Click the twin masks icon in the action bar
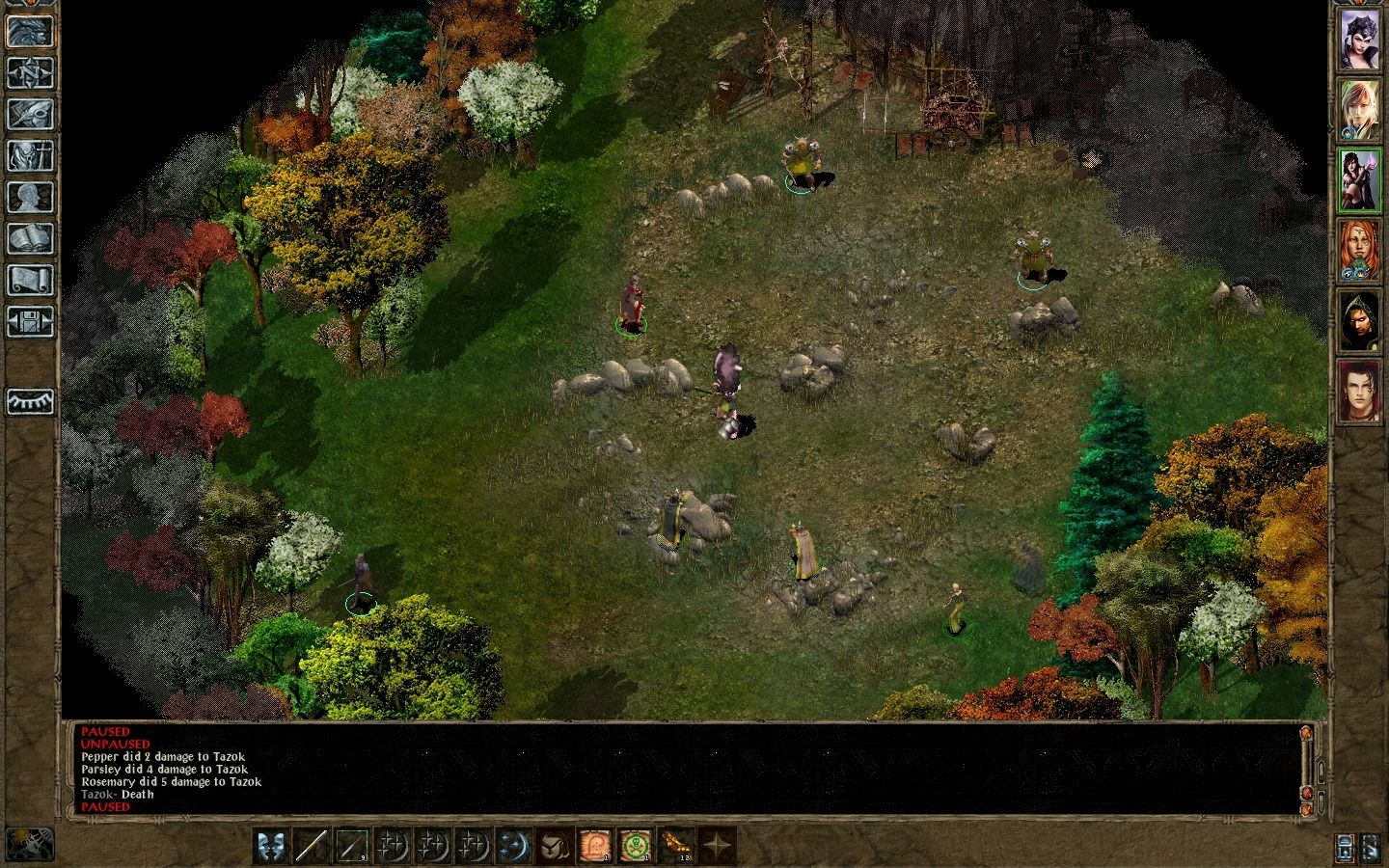This screenshot has height=868, width=1389. (x=271, y=846)
